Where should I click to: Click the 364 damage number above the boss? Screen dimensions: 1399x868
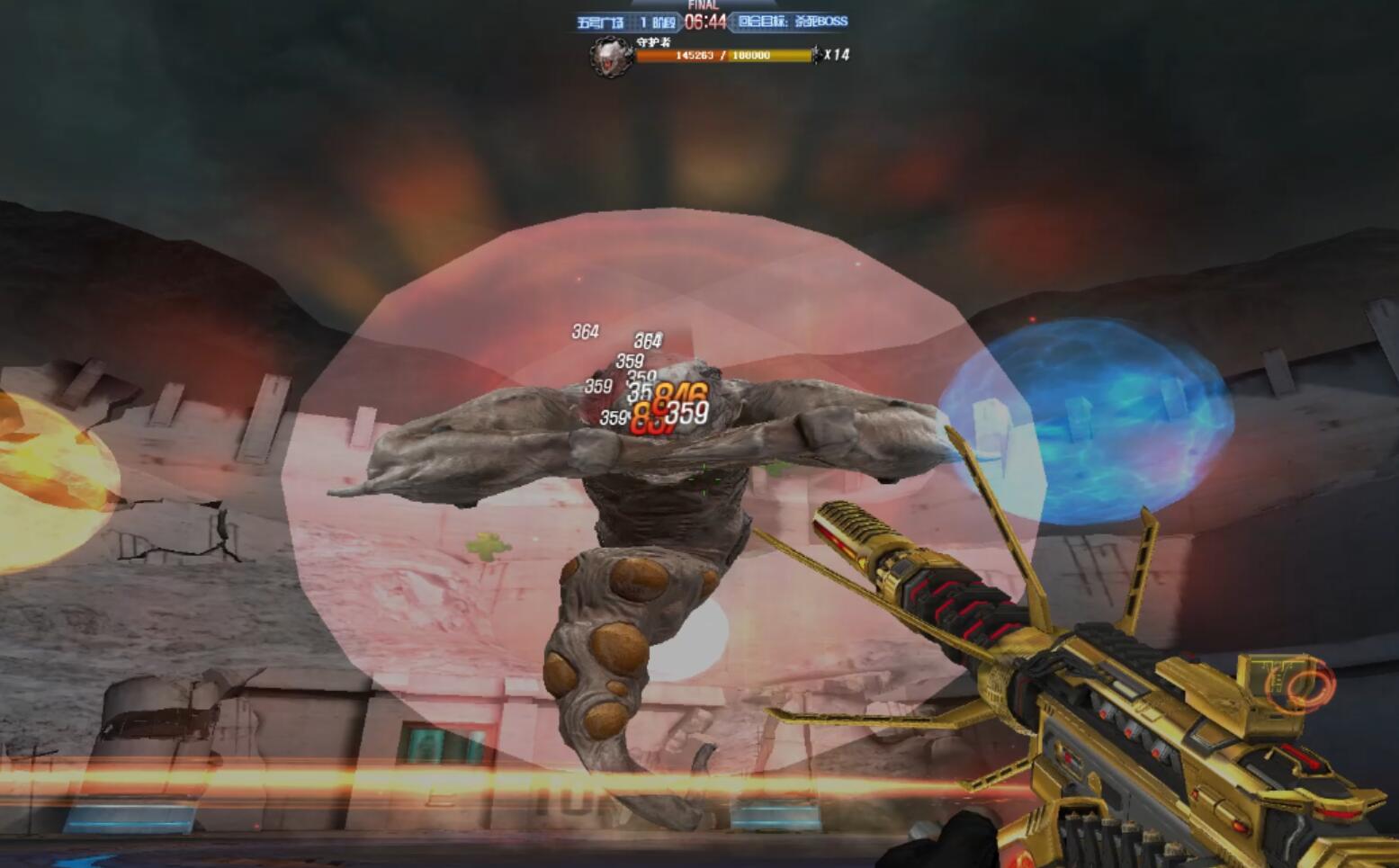[587, 331]
